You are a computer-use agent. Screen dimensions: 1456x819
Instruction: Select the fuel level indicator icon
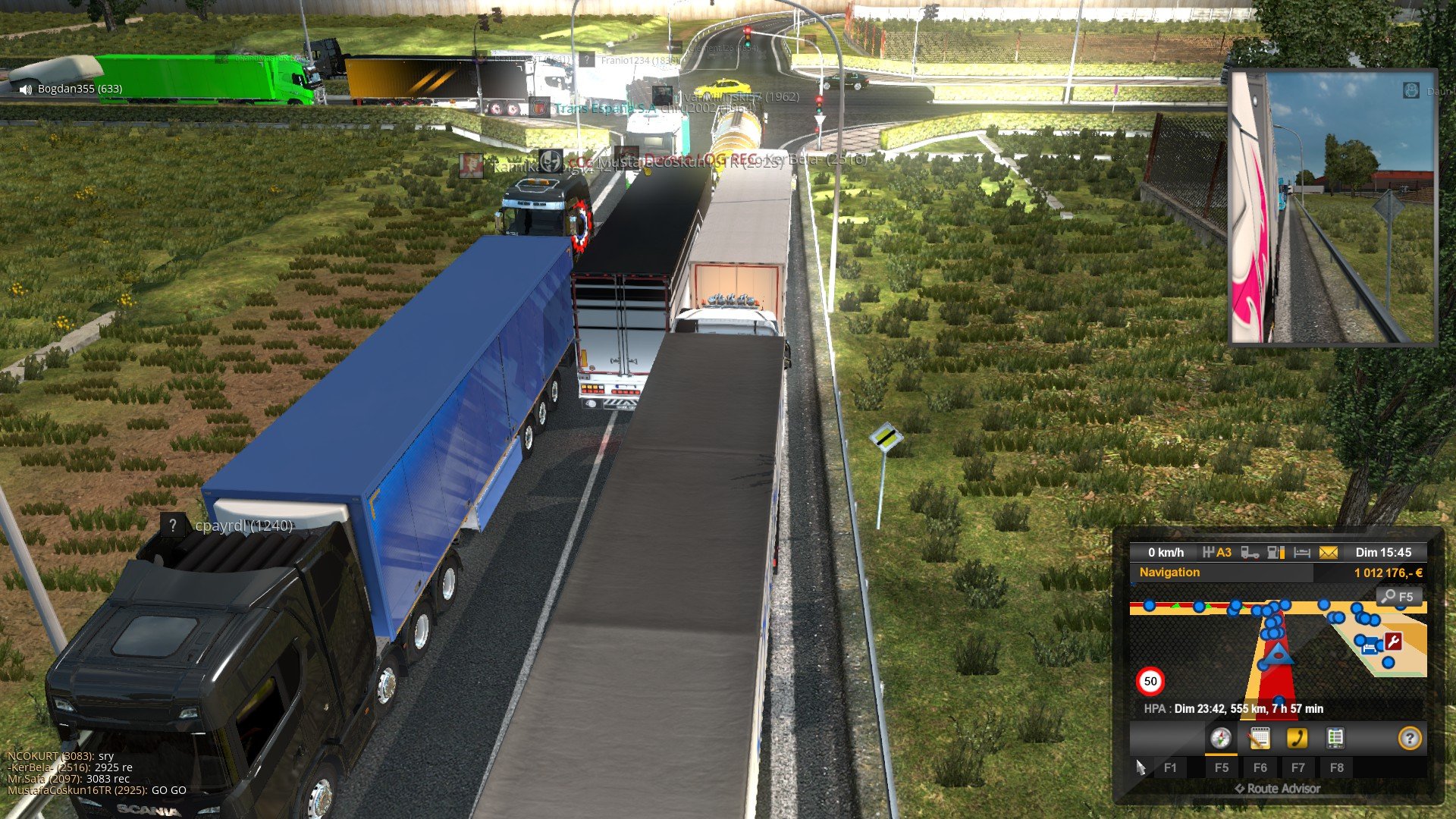tap(1276, 553)
